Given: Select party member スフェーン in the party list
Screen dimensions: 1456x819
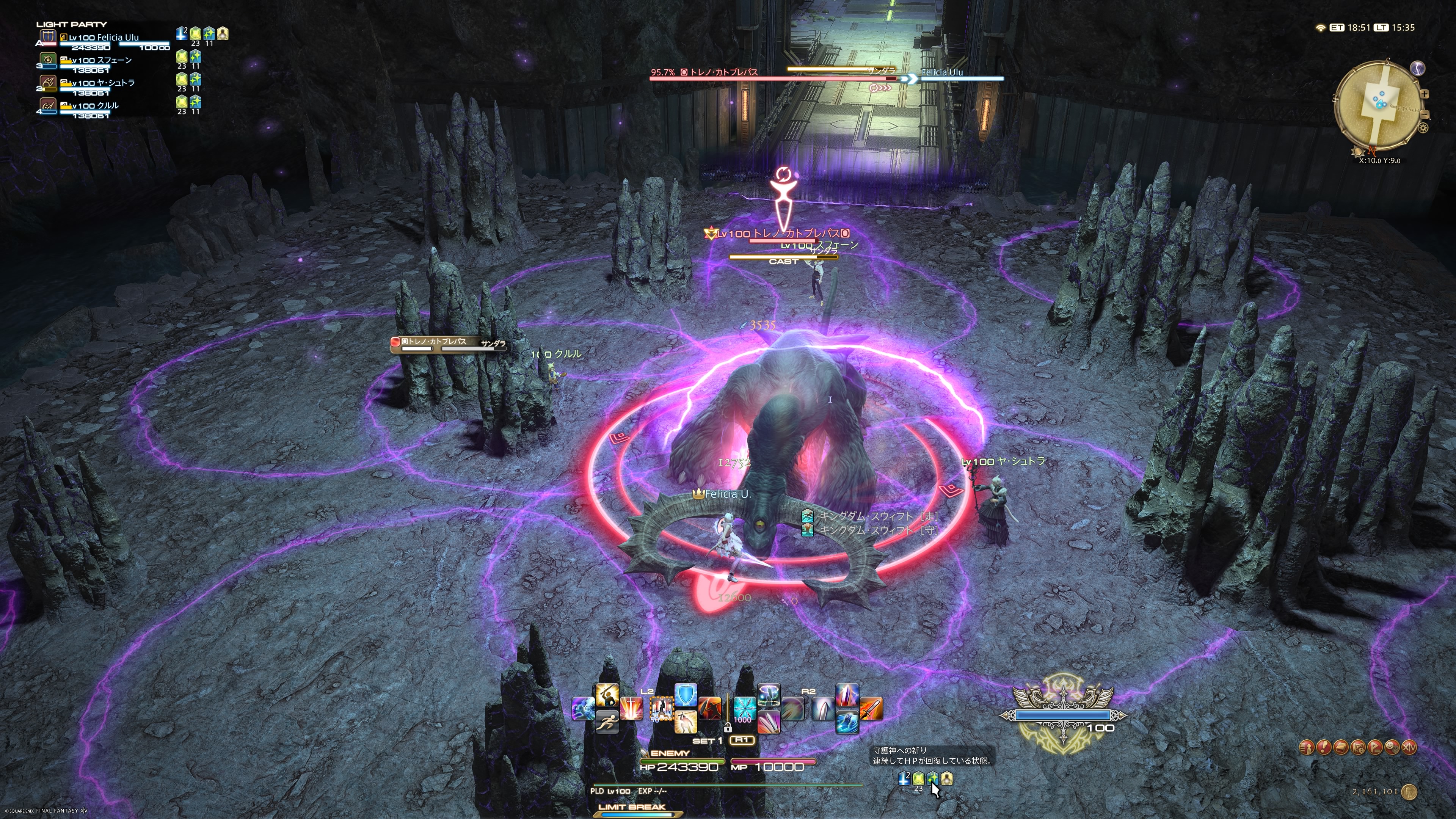Looking at the screenshot, I should [102, 61].
